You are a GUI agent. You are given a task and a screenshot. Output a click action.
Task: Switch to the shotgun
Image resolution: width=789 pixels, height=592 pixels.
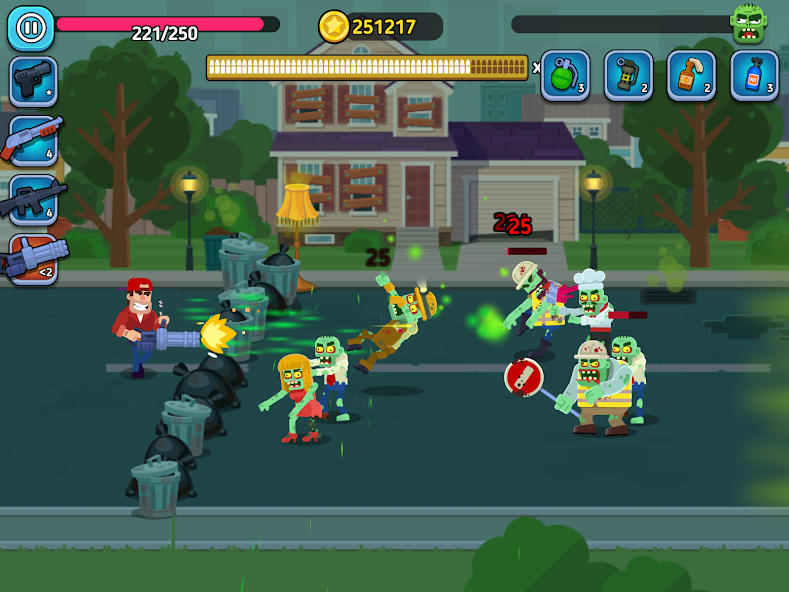(33, 140)
